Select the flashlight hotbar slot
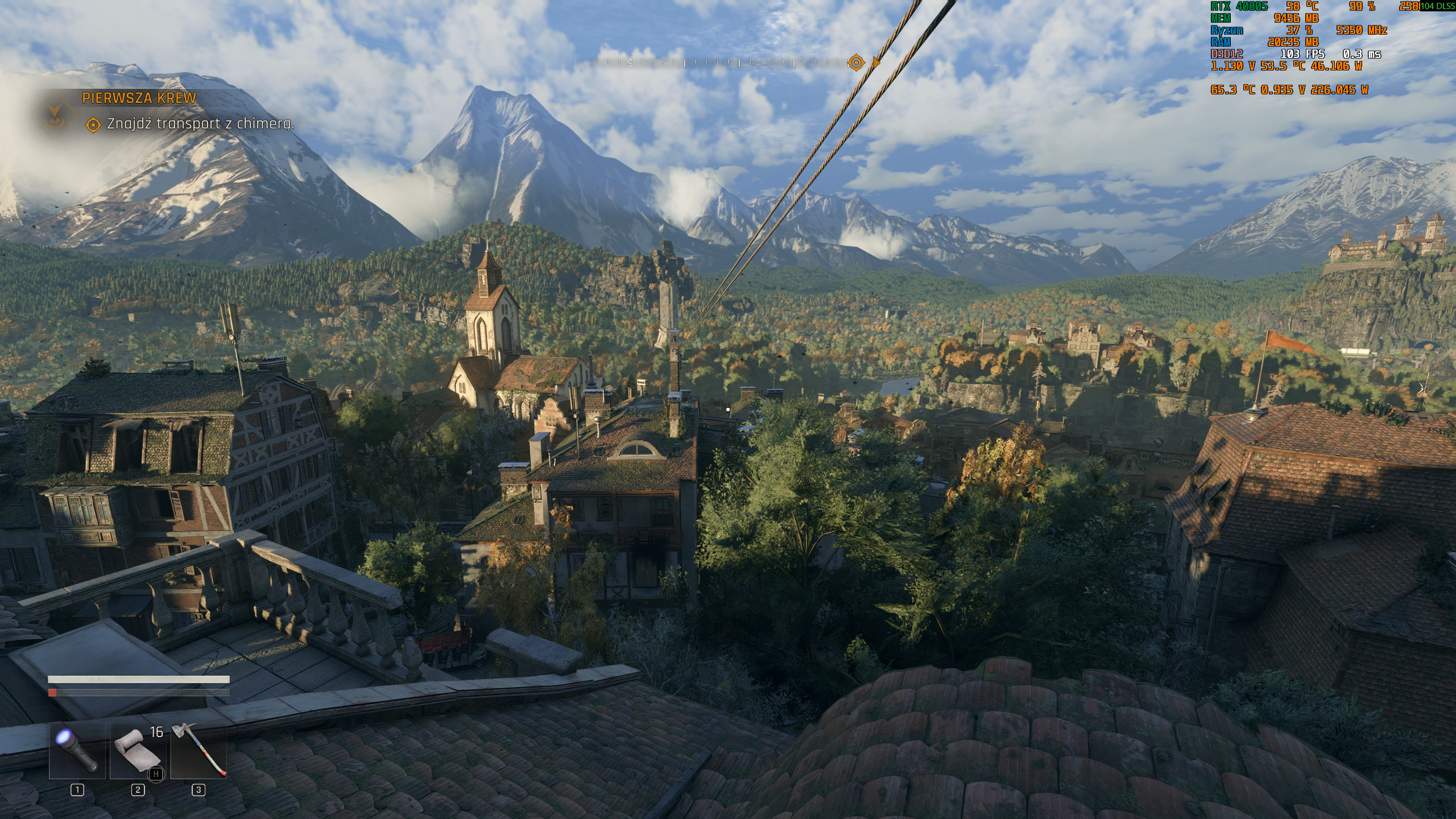 [x=77, y=750]
